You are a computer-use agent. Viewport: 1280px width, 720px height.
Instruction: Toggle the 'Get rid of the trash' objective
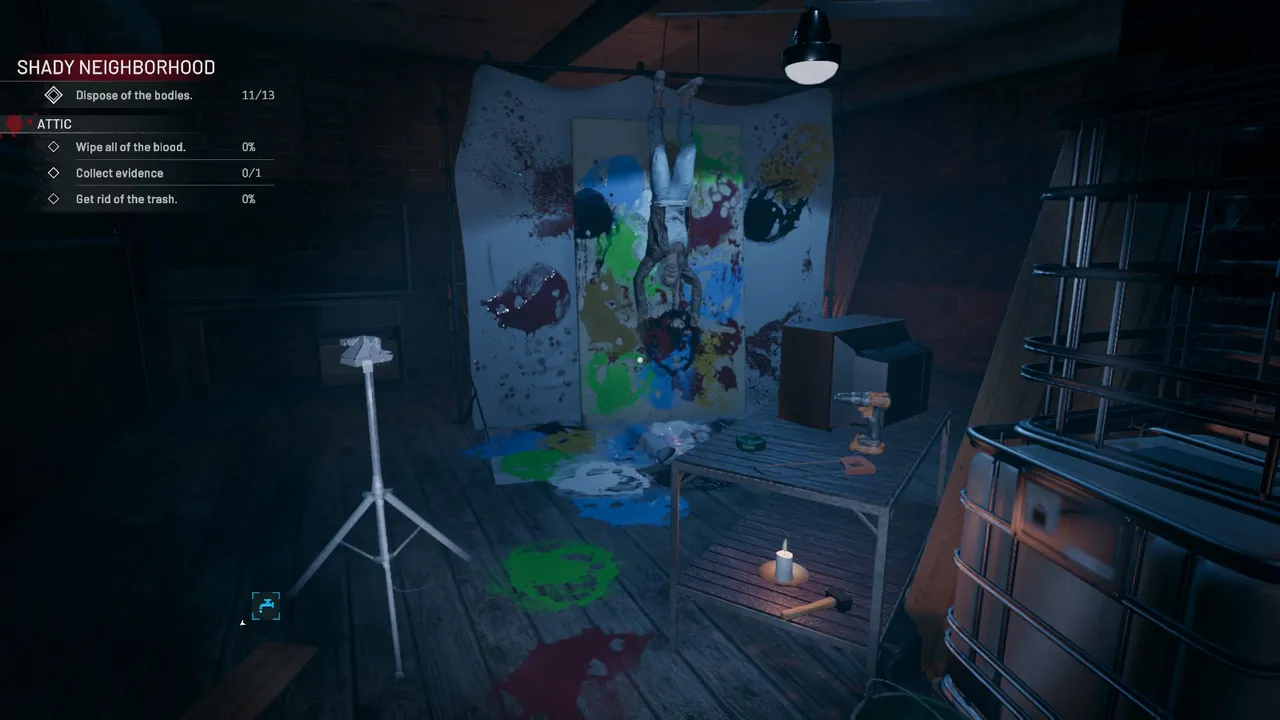click(x=127, y=198)
